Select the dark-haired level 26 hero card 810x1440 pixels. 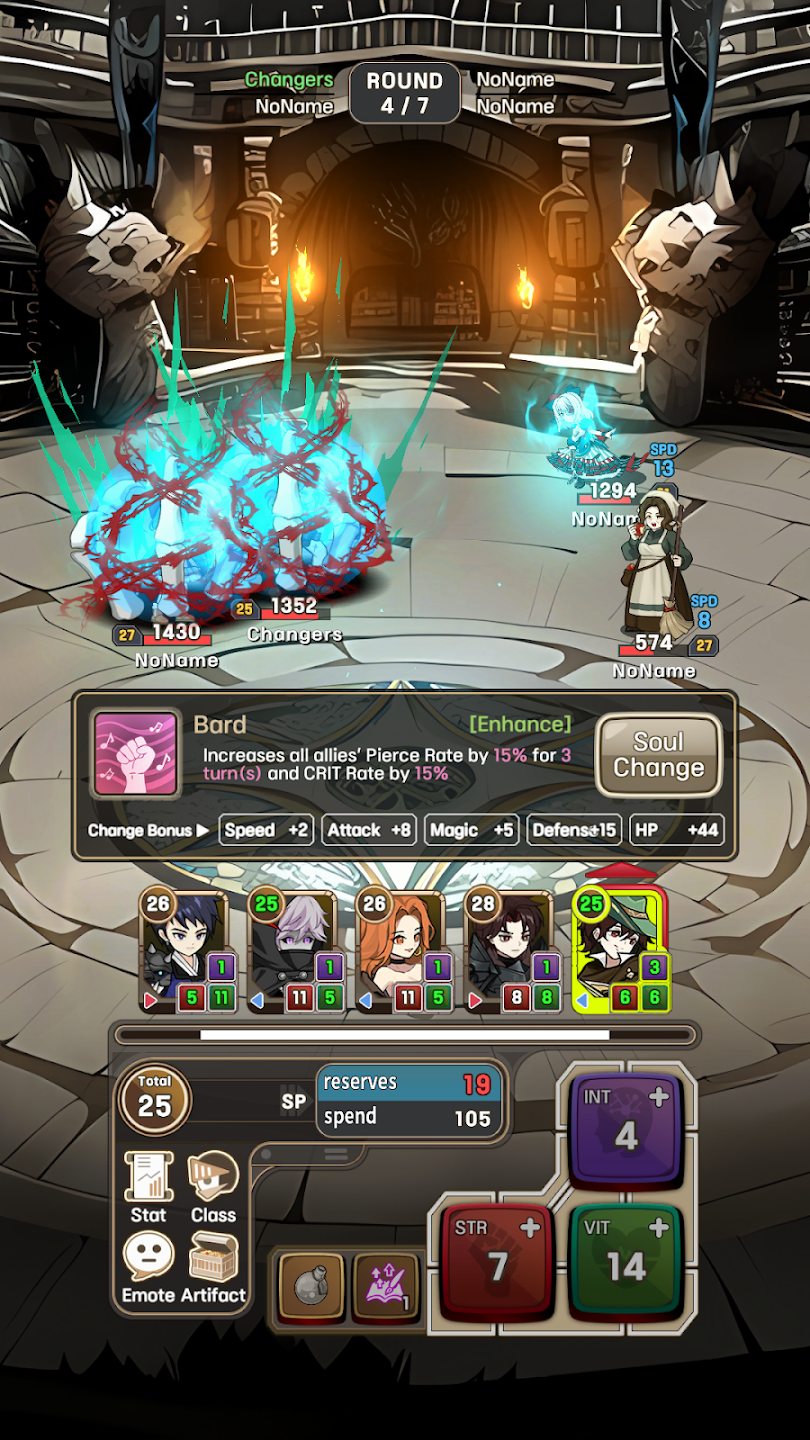point(188,952)
